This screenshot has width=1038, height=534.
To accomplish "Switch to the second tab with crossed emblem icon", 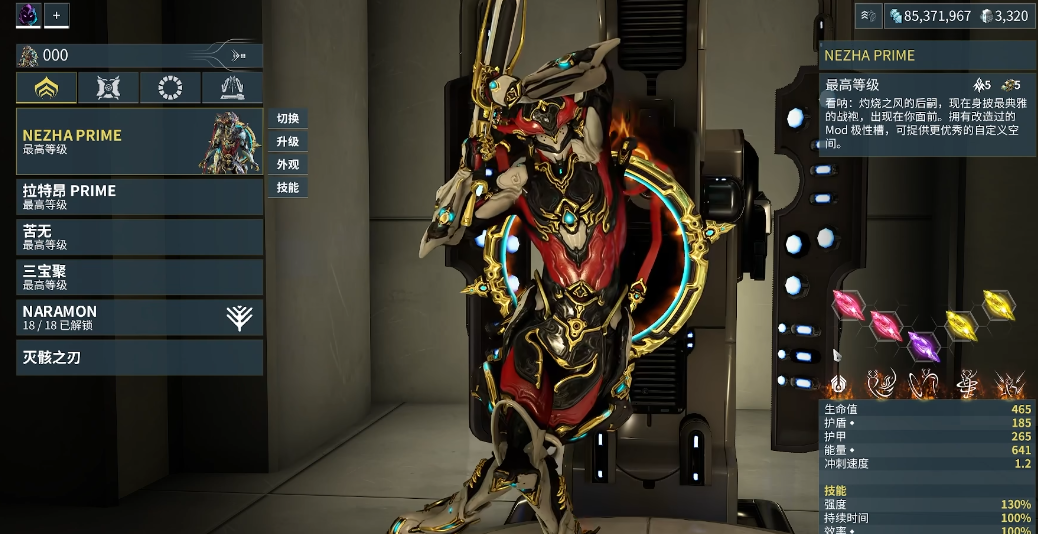I will [108, 88].
